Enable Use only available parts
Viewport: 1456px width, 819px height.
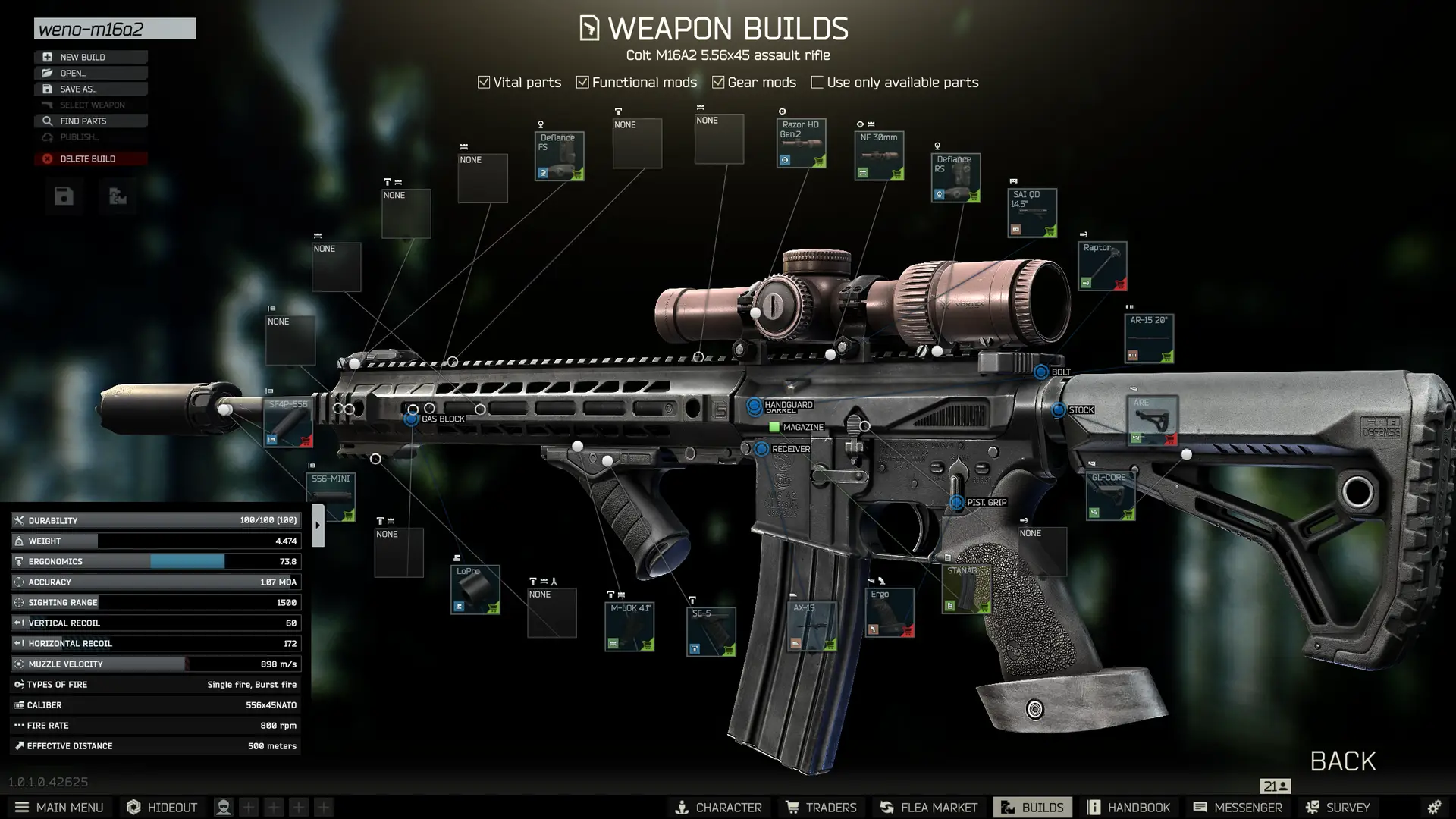(817, 82)
